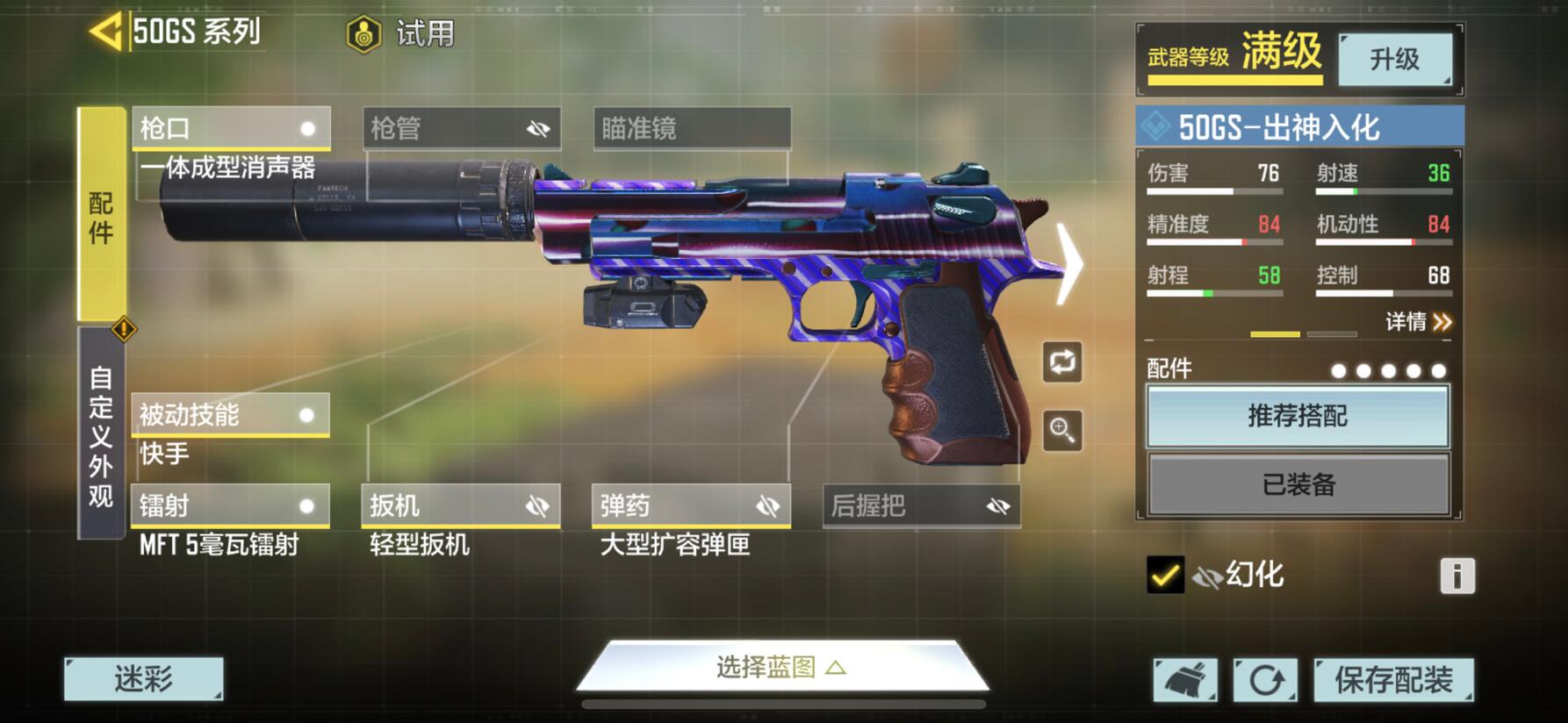Click the reset loadout circular icon
The image size is (1568, 723).
(x=1265, y=677)
